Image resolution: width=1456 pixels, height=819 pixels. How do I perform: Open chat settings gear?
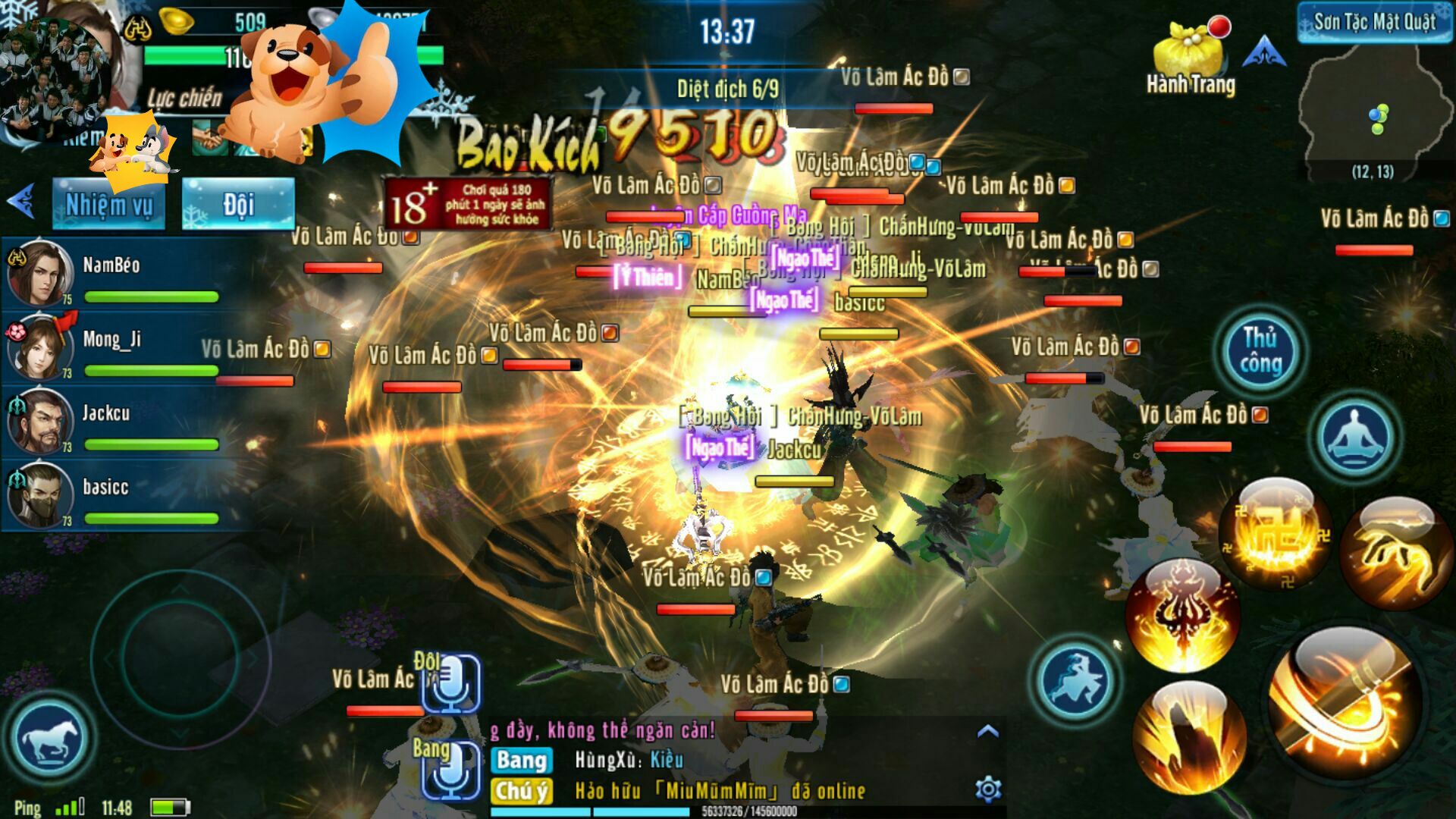click(987, 789)
